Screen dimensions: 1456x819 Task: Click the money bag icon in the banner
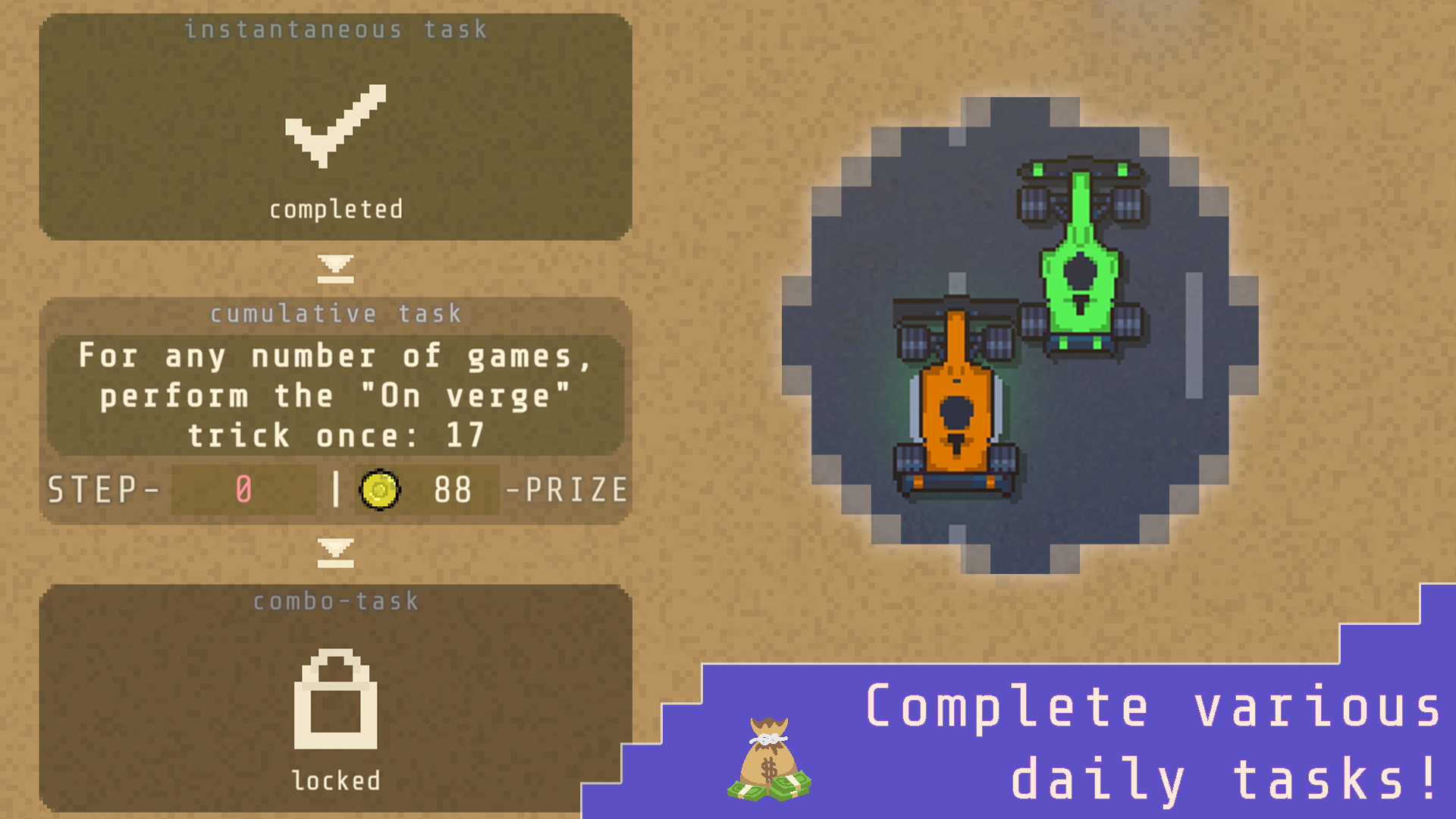[767, 758]
